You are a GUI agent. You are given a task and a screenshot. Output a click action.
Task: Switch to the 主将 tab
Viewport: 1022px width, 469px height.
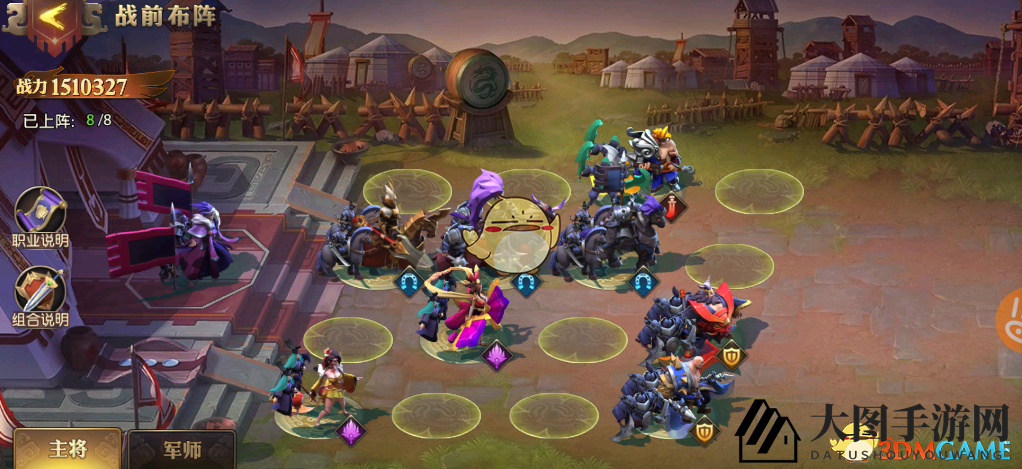(x=67, y=449)
